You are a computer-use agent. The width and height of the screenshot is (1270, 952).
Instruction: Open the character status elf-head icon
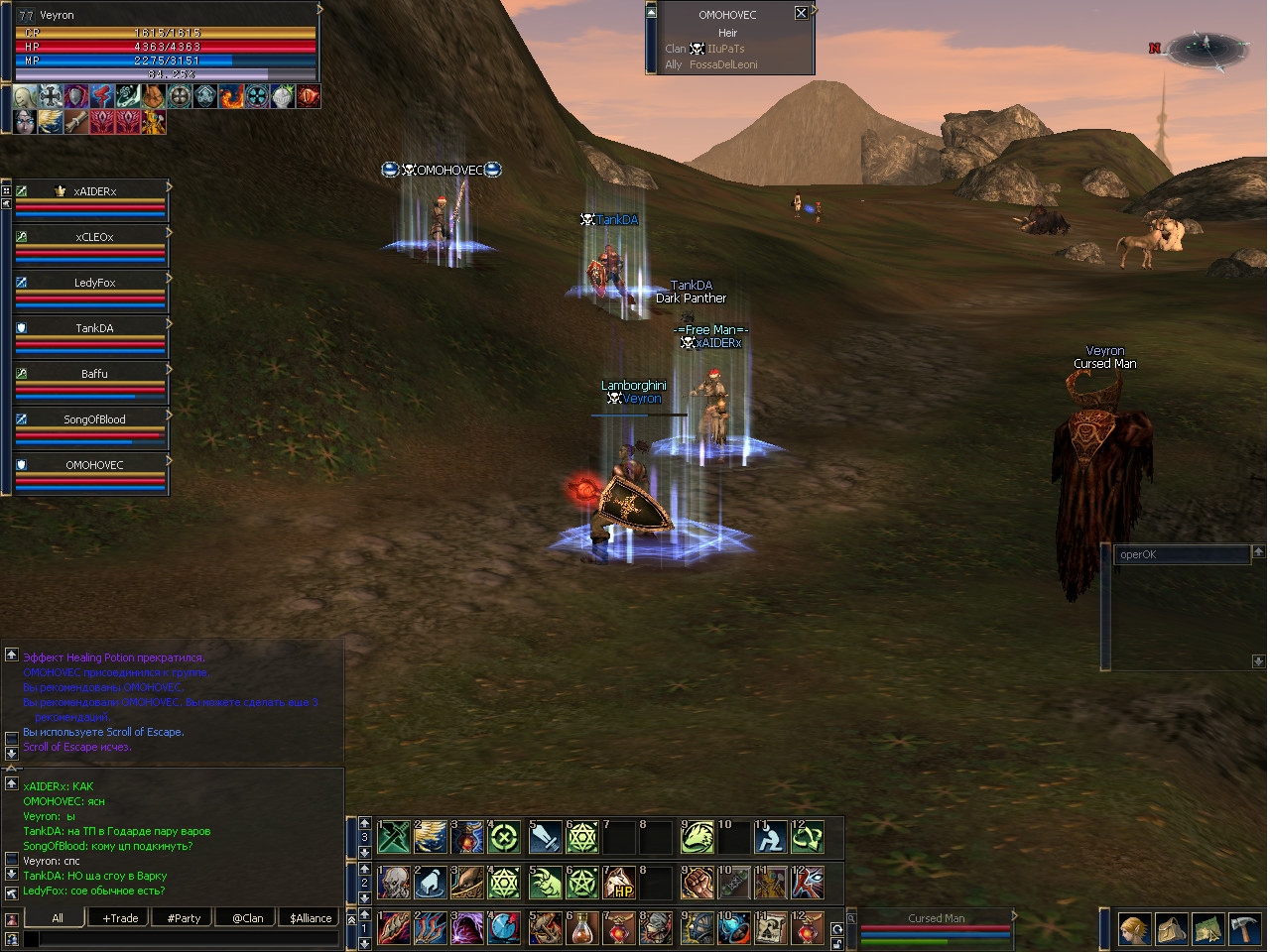click(1135, 929)
